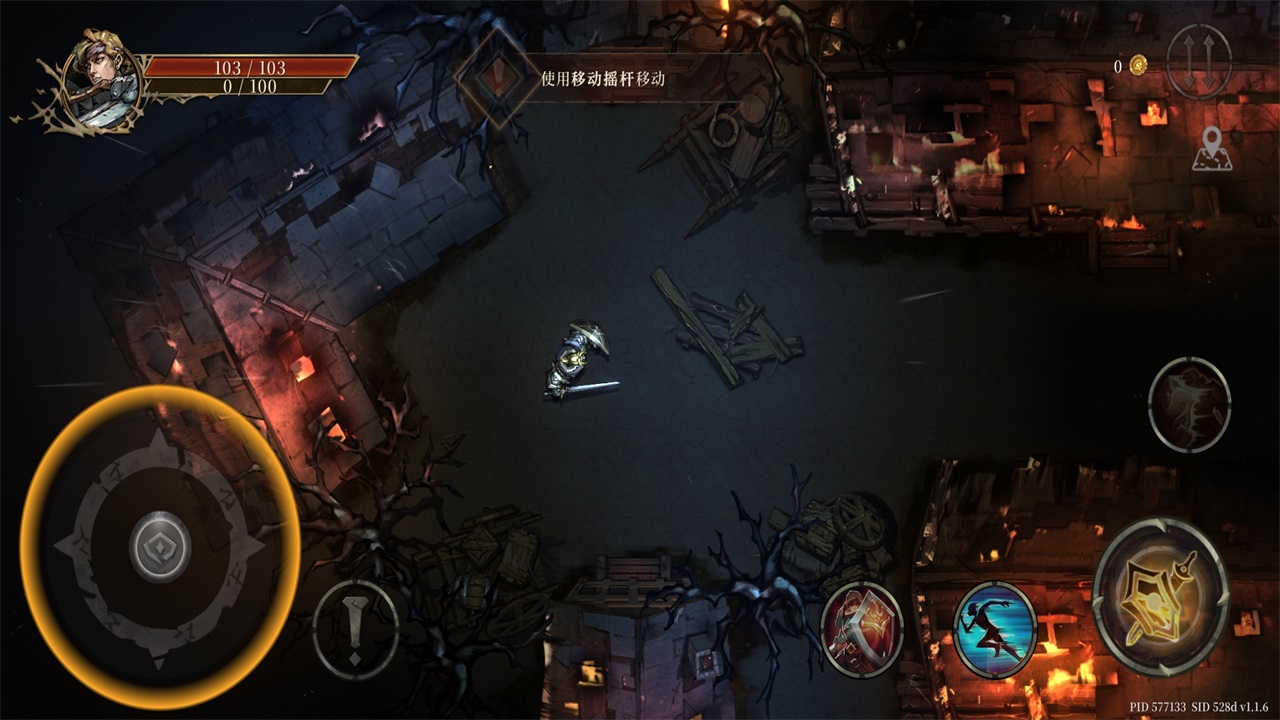
Task: Activate the dark locked skill slot
Action: click(1189, 404)
